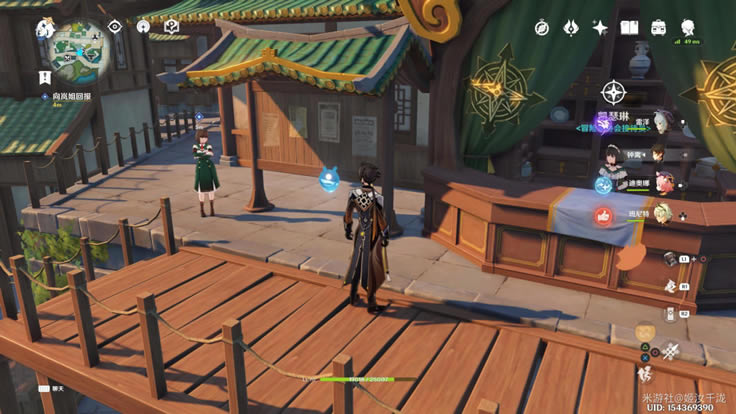Switch to Diona in the party list
Image resolution: width=736 pixels, height=414 pixels.
pos(663,184)
